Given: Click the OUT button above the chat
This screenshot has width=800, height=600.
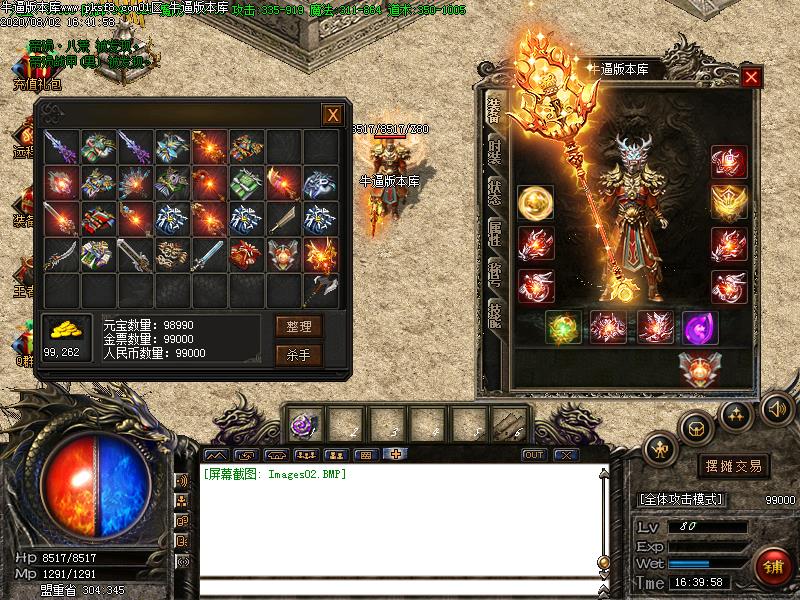Looking at the screenshot, I should pos(534,455).
